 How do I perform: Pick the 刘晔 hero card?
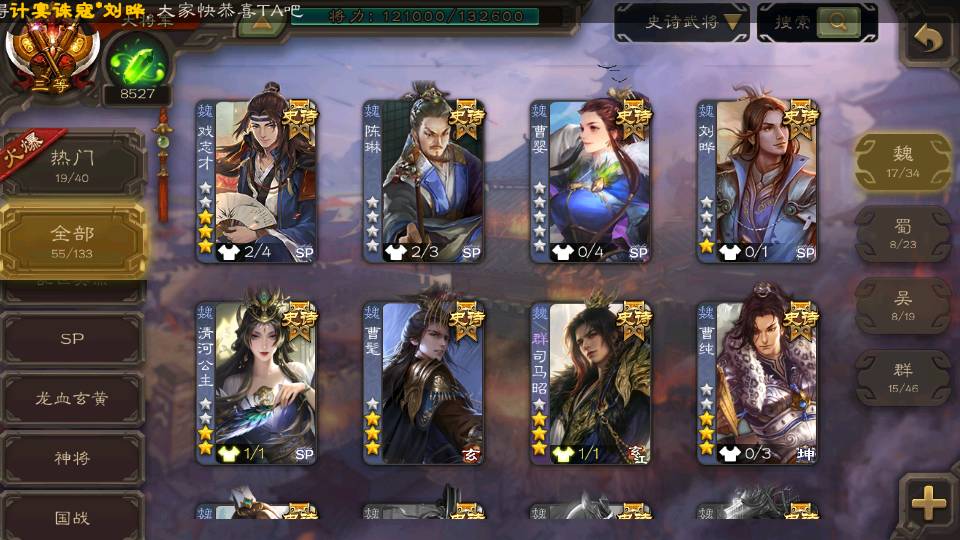pos(757,180)
